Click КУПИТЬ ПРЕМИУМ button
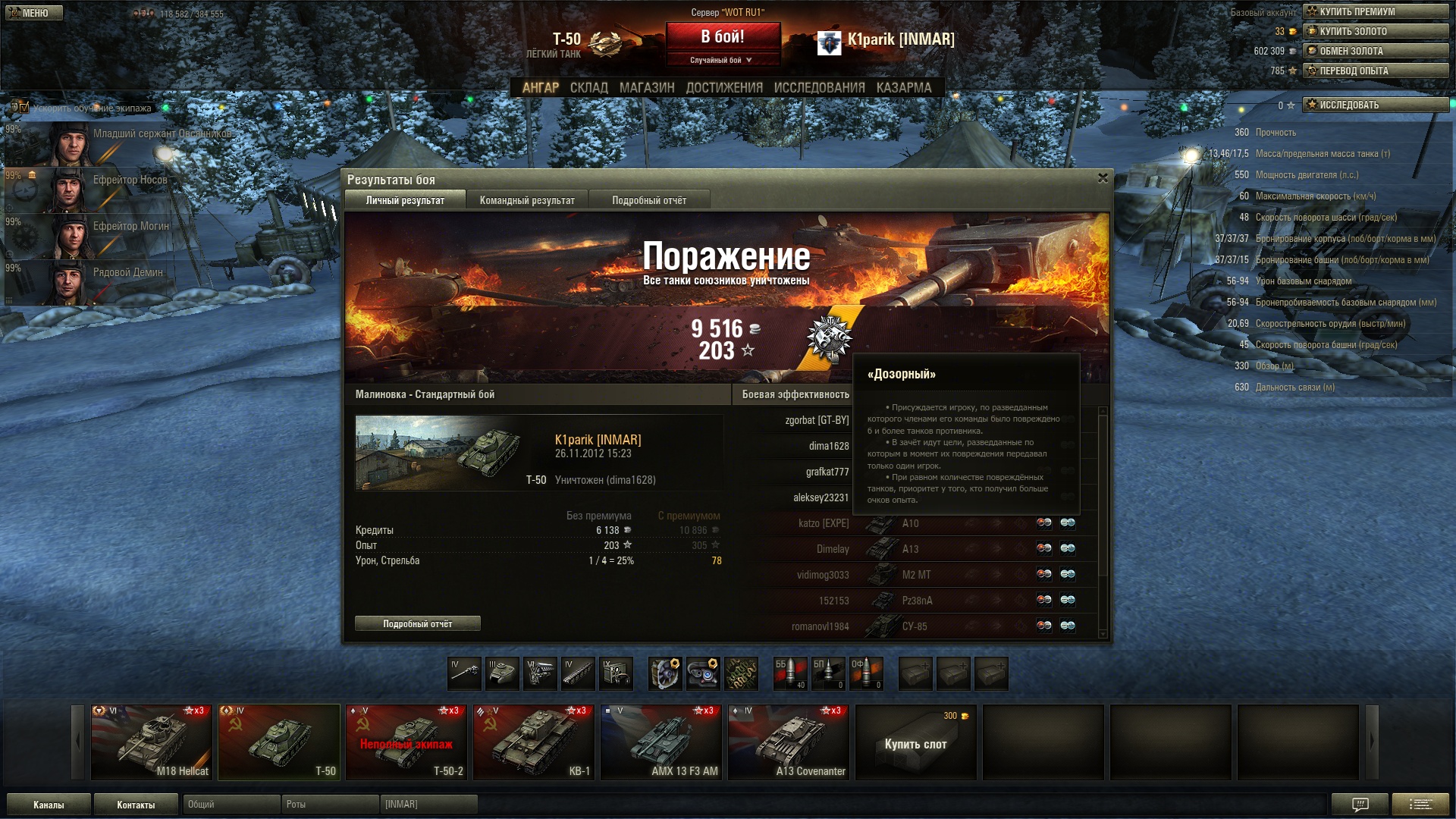This screenshot has height=819, width=1456. 1375,11
